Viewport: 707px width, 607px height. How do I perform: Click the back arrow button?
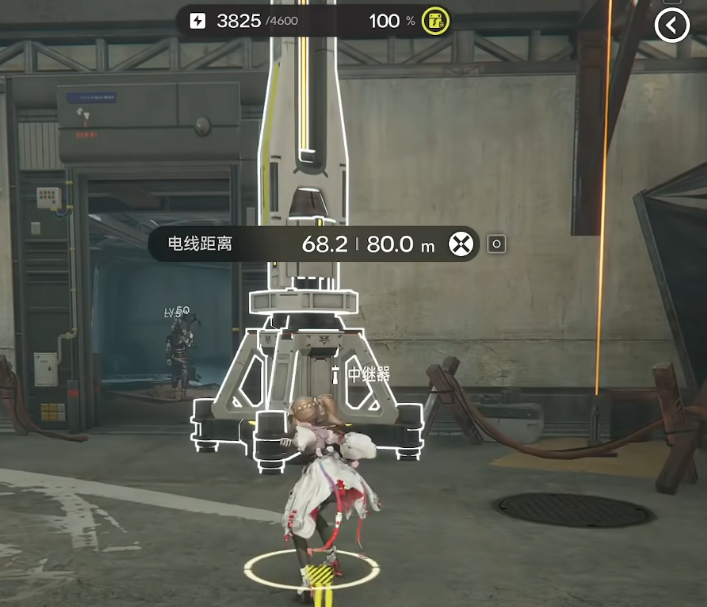(x=672, y=25)
